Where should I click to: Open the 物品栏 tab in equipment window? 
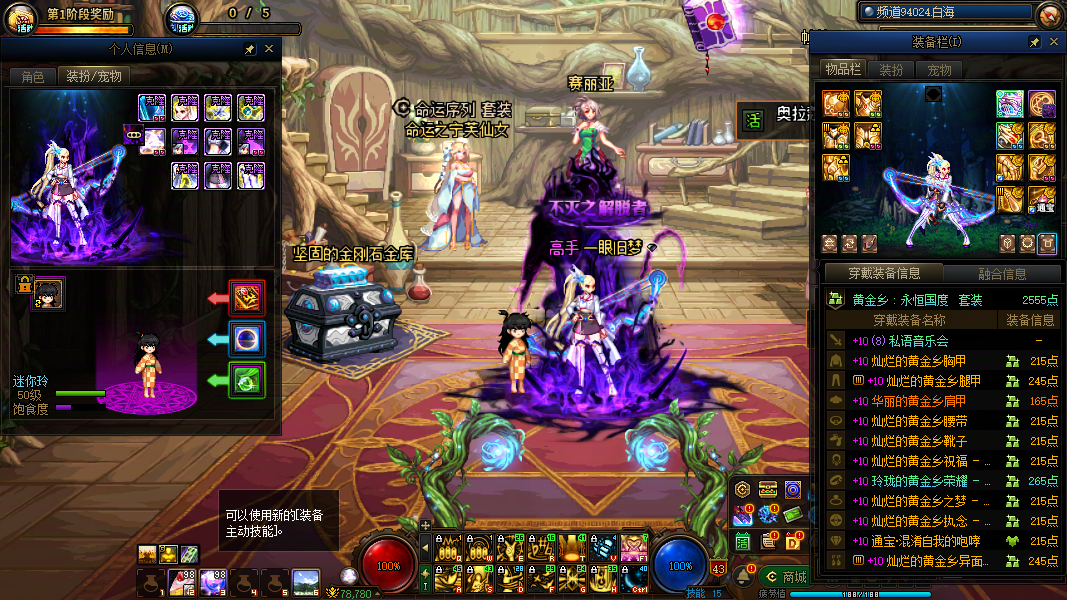click(842, 69)
